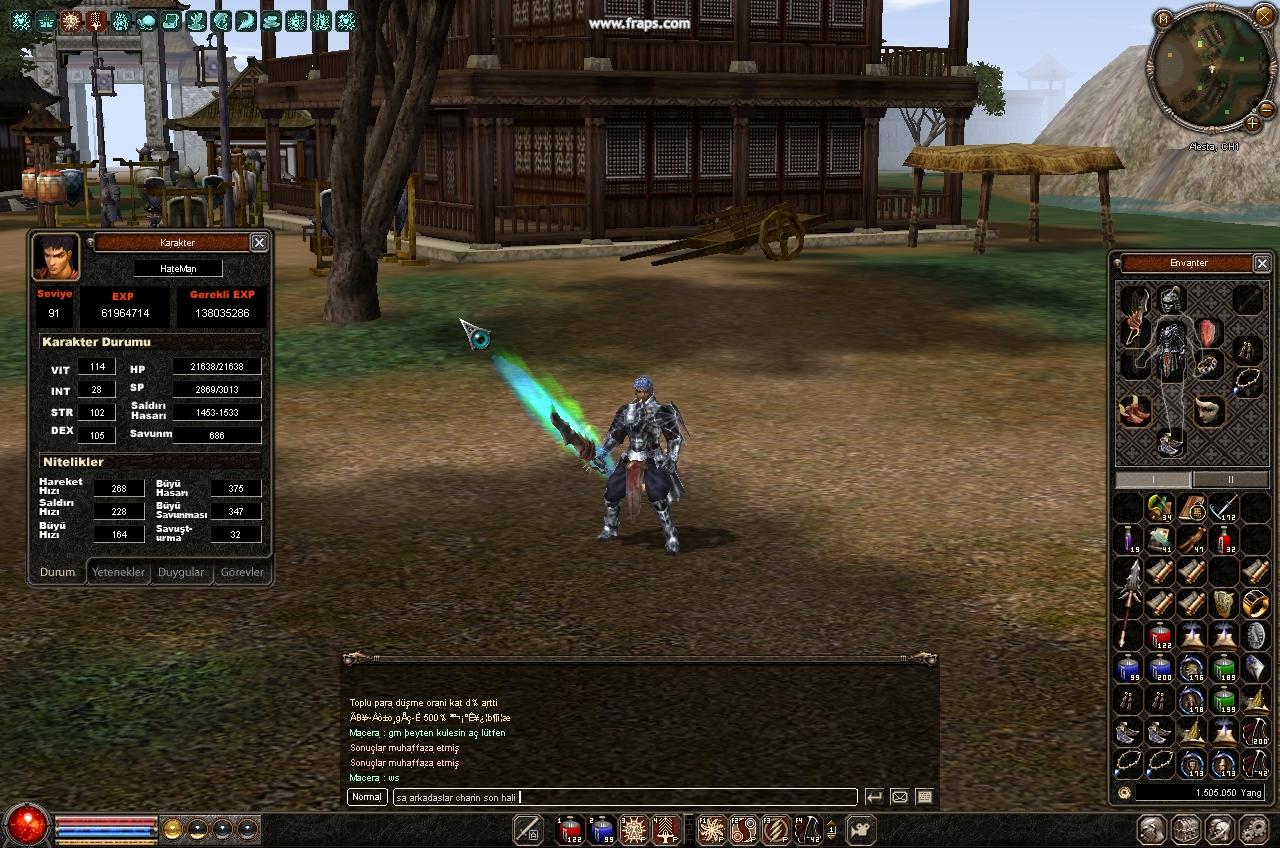Open the inventory chest icon at bottom right
Viewport: 1280px width, 848px height.
coord(1187,829)
